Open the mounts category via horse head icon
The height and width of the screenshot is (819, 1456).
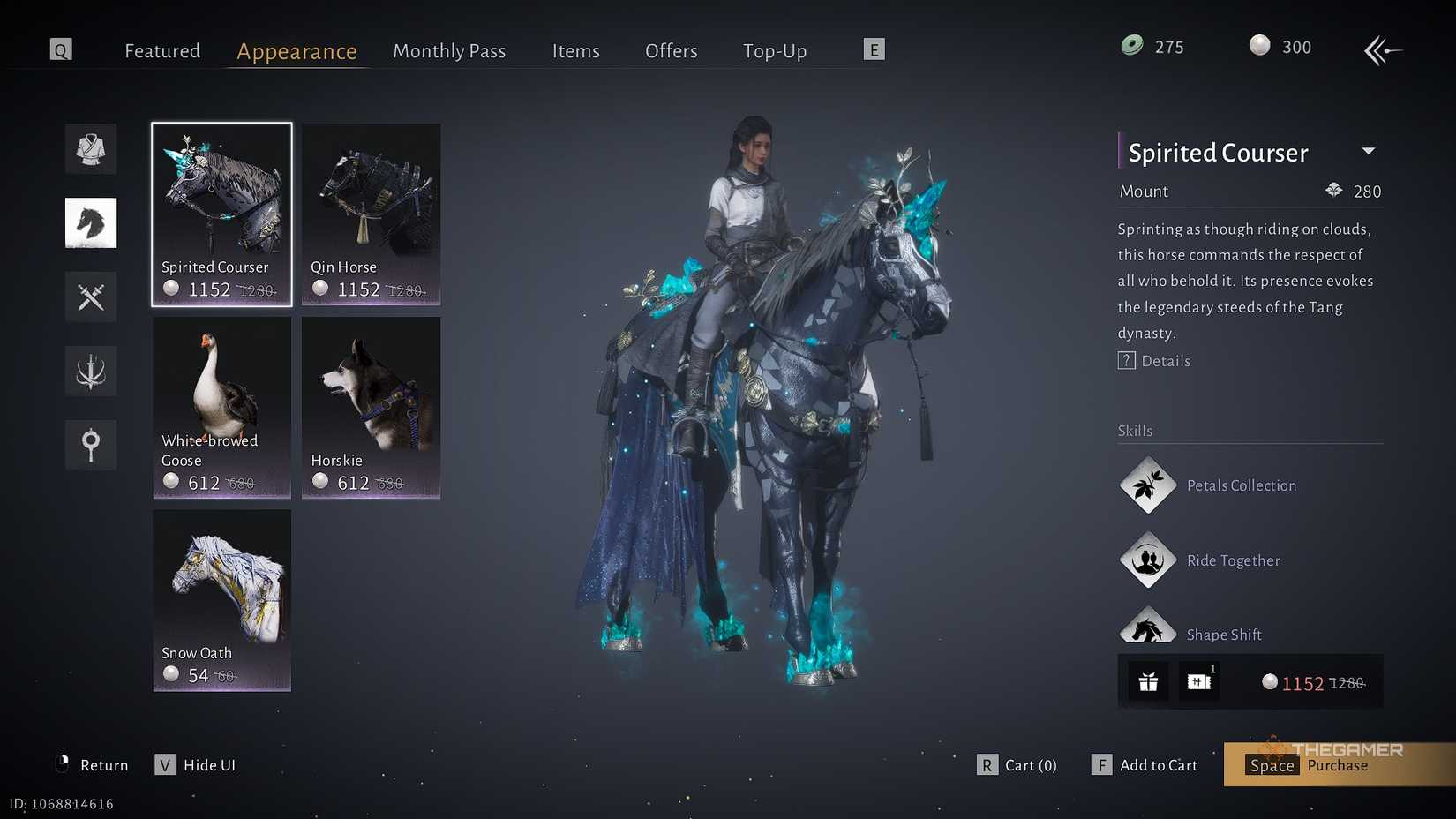(x=90, y=222)
